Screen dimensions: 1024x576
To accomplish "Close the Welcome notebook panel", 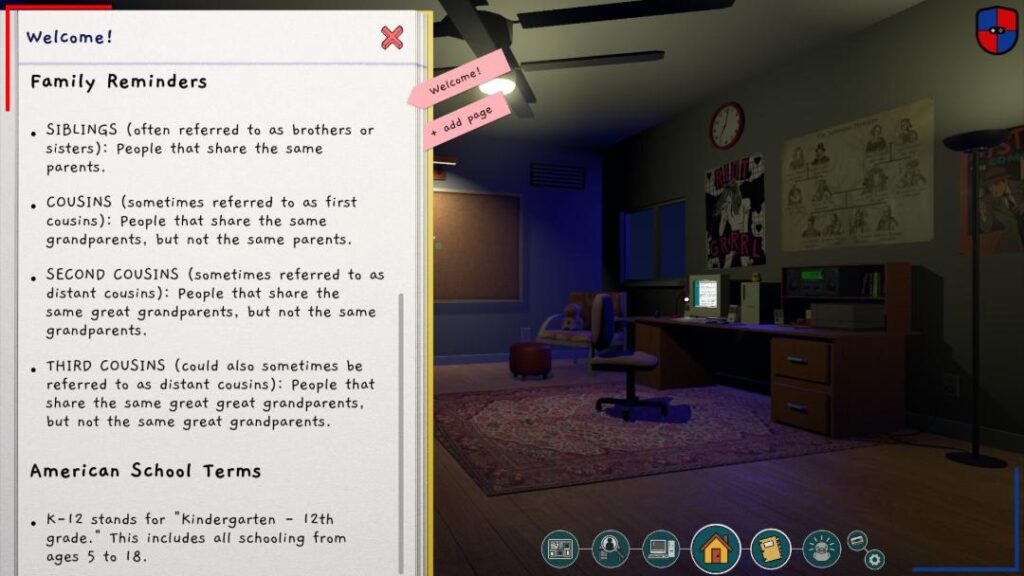I will (392, 38).
